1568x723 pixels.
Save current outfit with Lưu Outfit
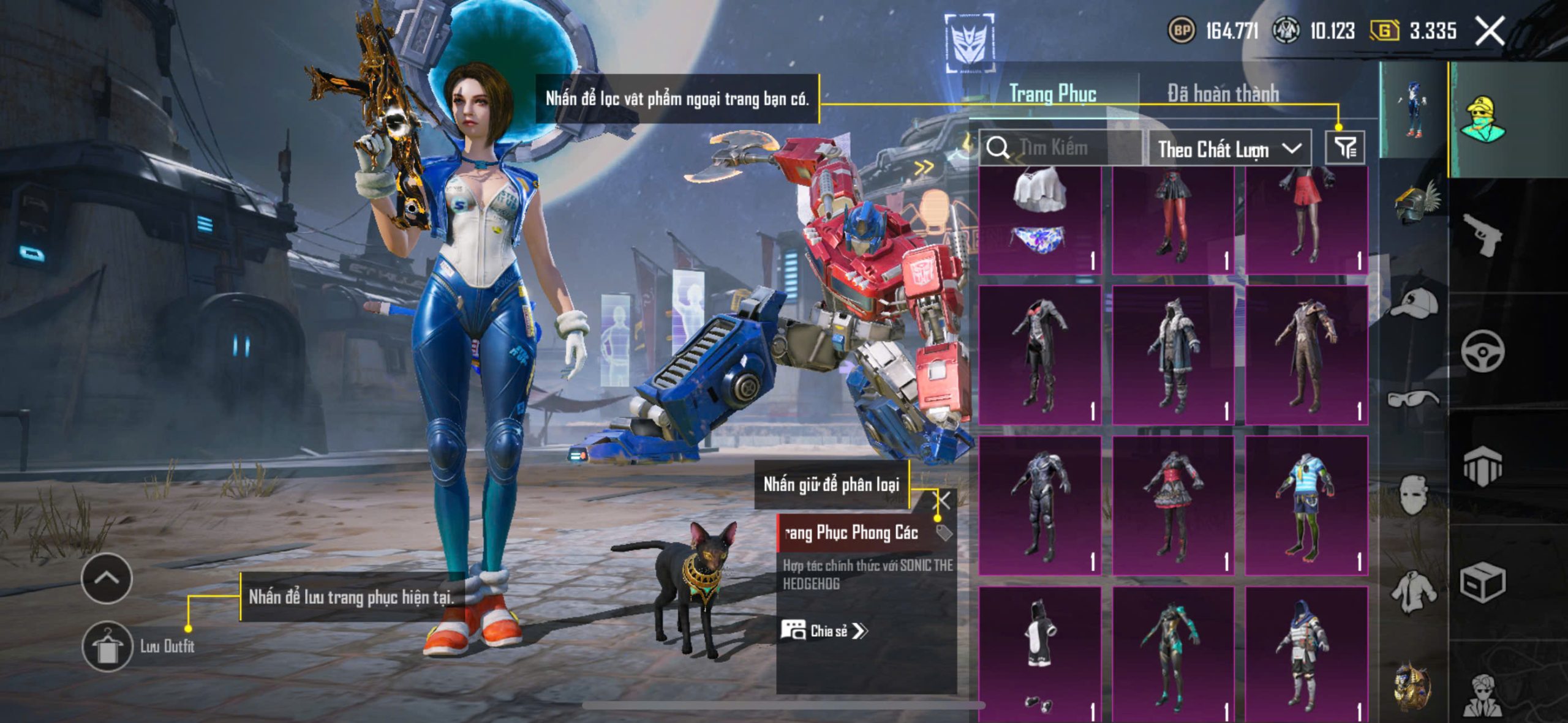(x=108, y=646)
